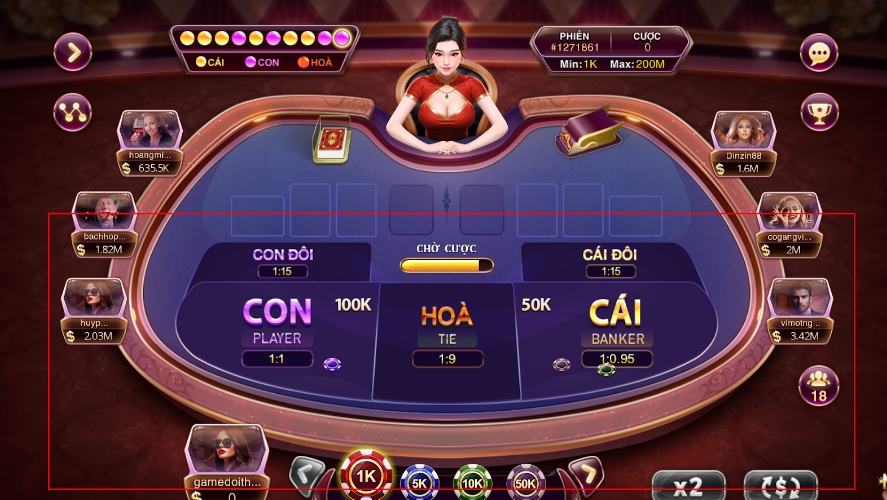View player Dinzin88's avatar
This screenshot has height=500, width=887.
(x=743, y=130)
